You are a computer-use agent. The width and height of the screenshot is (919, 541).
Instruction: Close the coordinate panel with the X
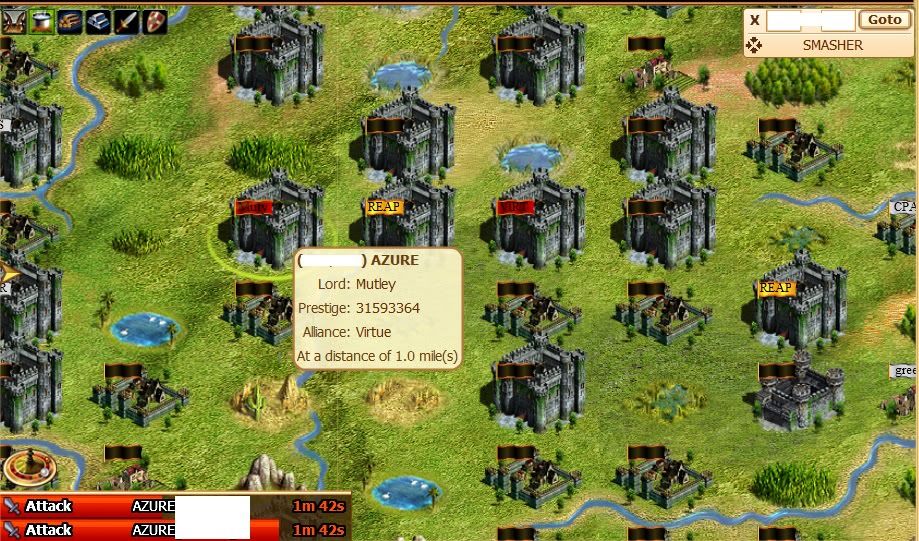[x=755, y=20]
